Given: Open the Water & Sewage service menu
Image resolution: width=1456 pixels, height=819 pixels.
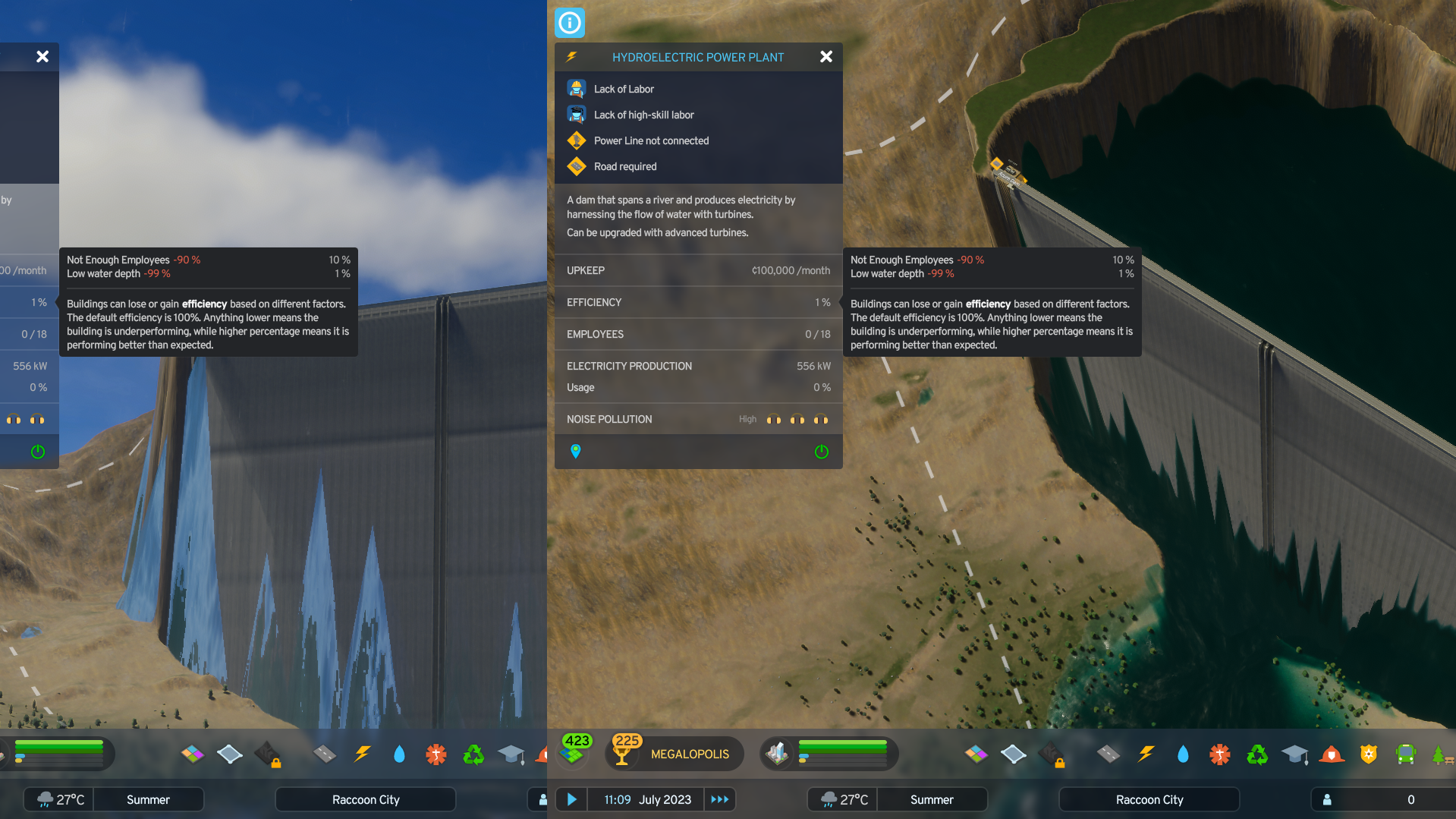Looking at the screenshot, I should tap(1183, 754).
